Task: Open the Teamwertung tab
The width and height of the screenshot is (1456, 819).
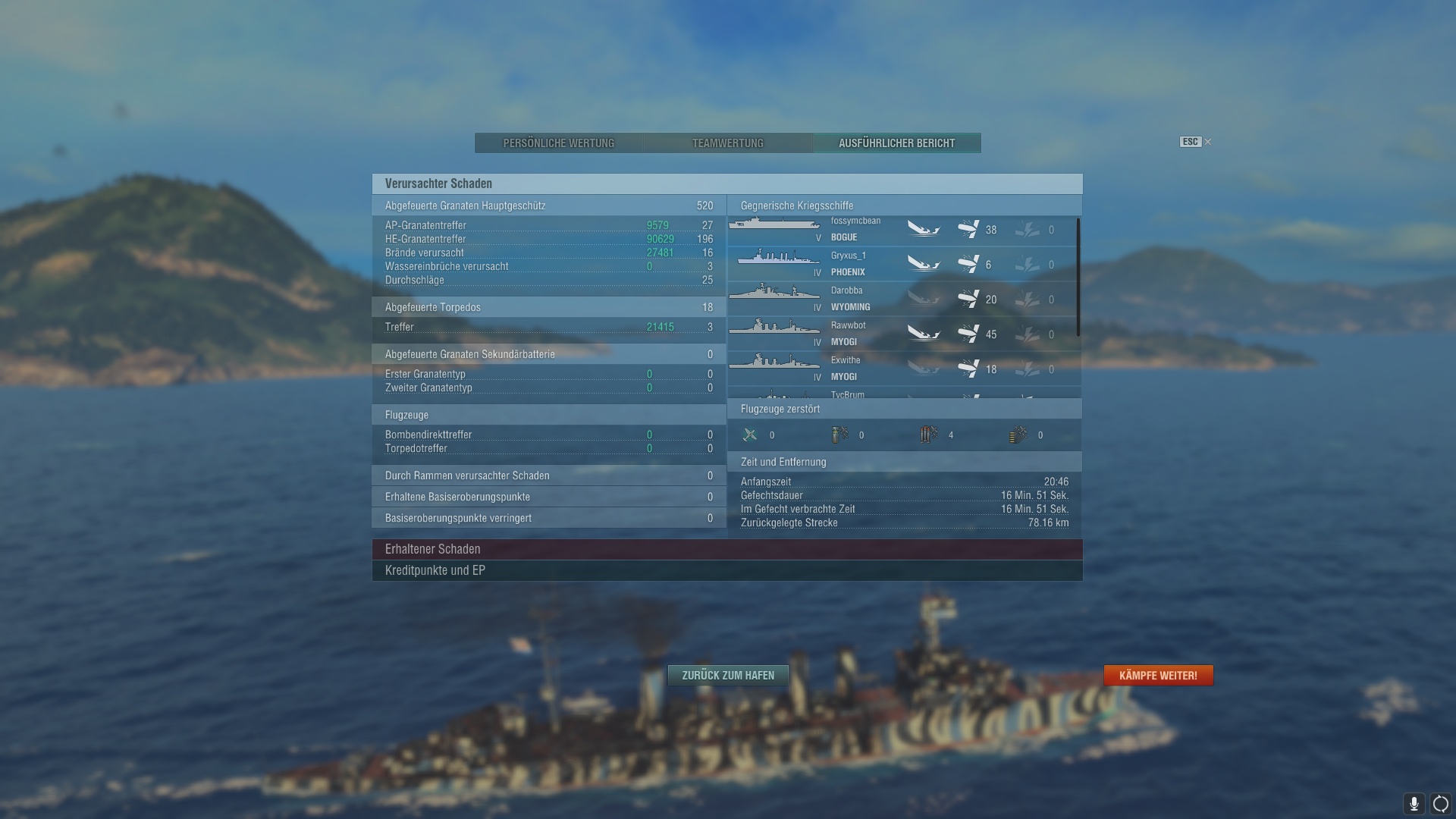Action: tap(727, 143)
